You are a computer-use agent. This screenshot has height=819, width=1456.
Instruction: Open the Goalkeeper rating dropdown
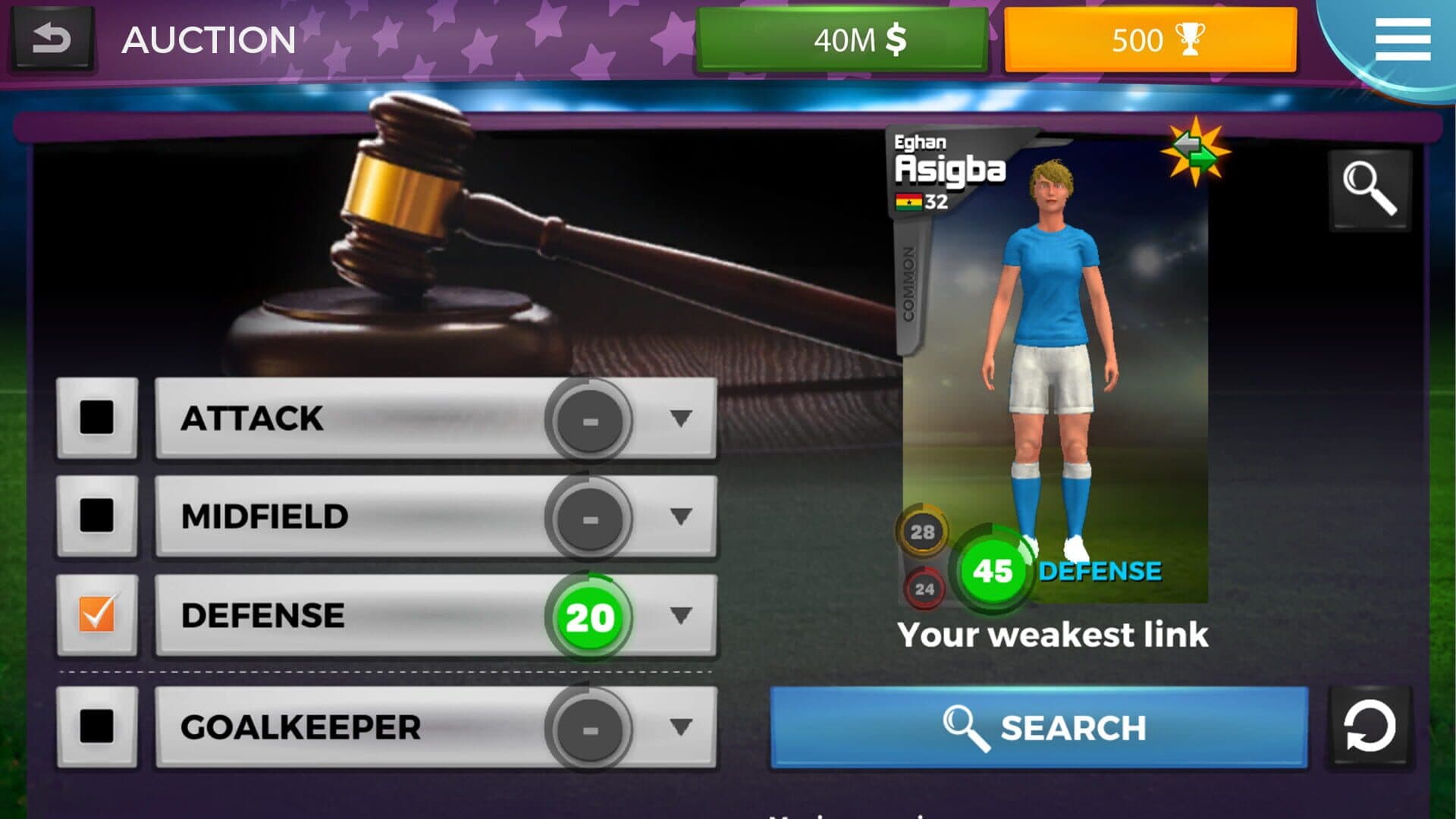680,726
